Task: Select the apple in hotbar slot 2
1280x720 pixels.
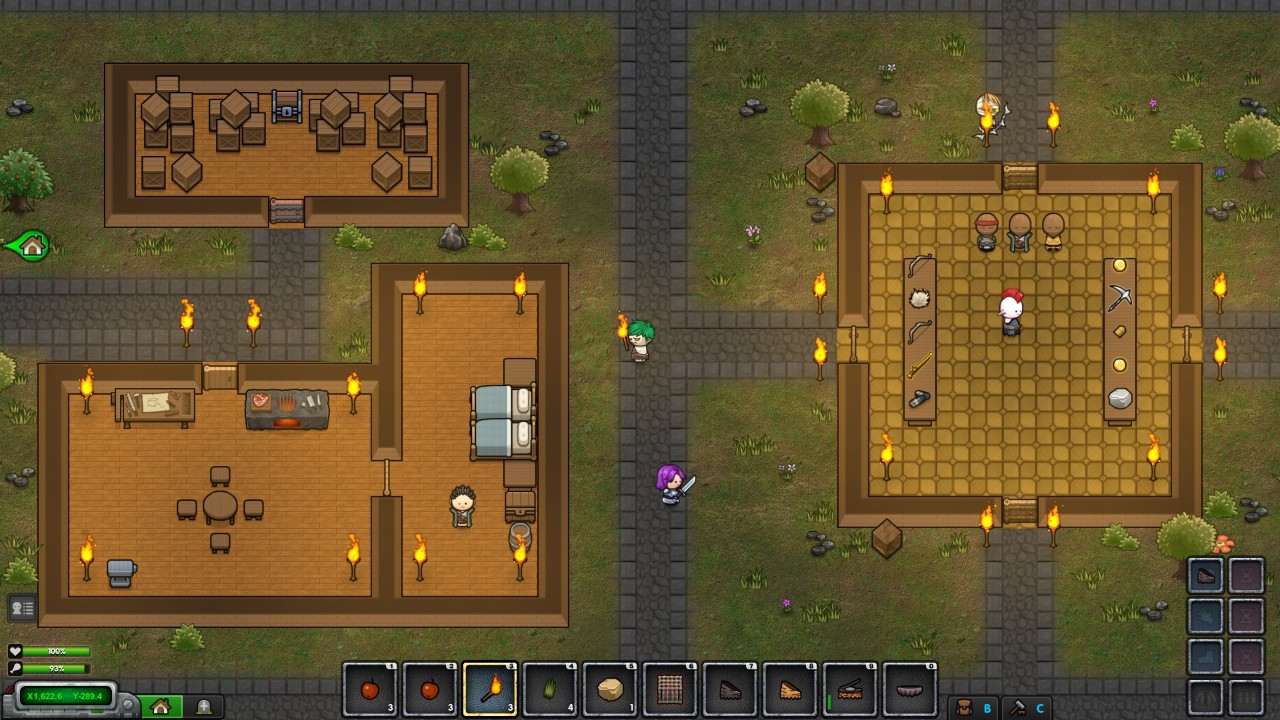Action: (x=430, y=689)
